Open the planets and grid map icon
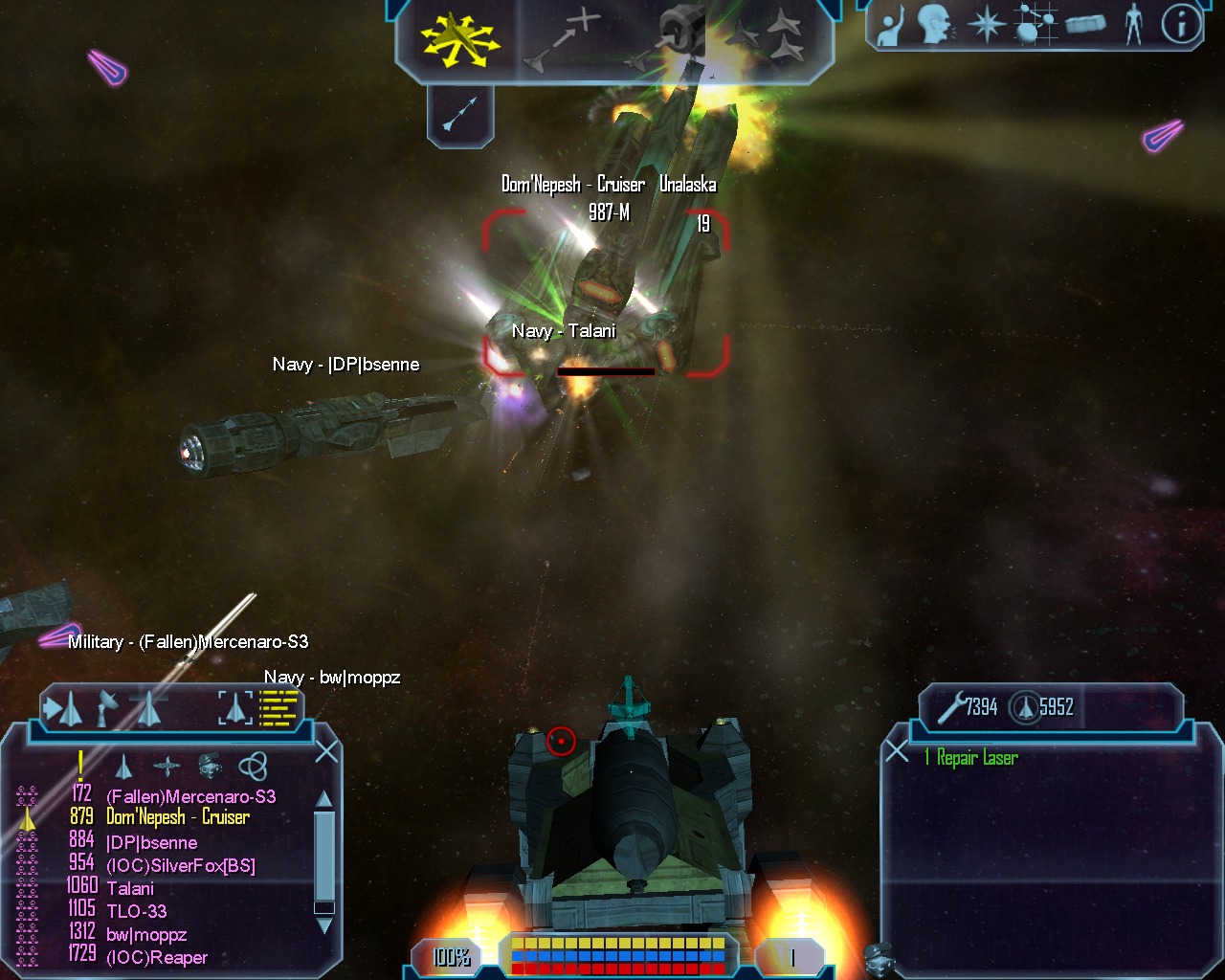Viewport: 1225px width, 980px height. point(1035,26)
